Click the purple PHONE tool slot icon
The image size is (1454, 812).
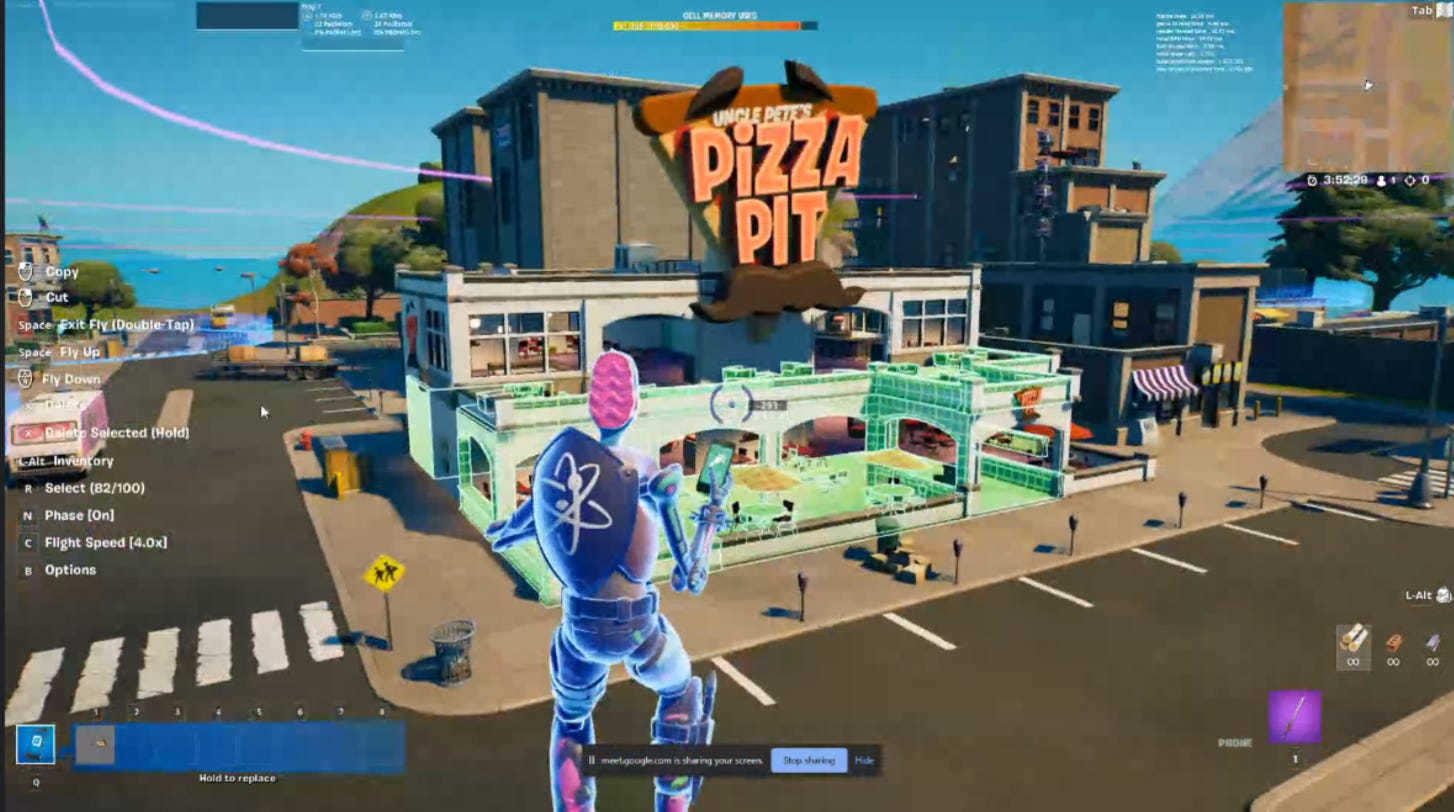click(x=1295, y=718)
